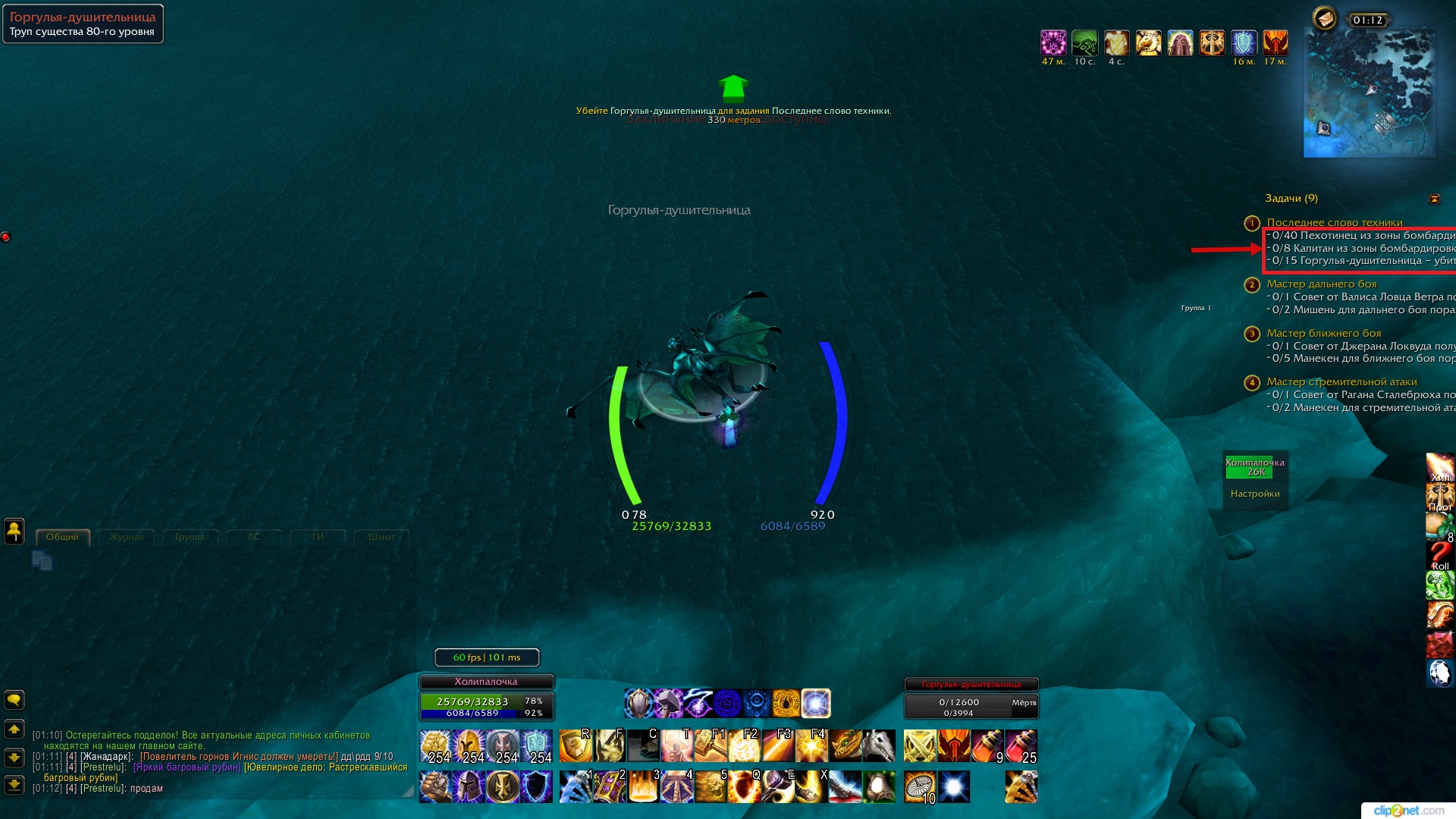
Task: Click the Яркий багровый рубин item link
Action: click(187, 767)
